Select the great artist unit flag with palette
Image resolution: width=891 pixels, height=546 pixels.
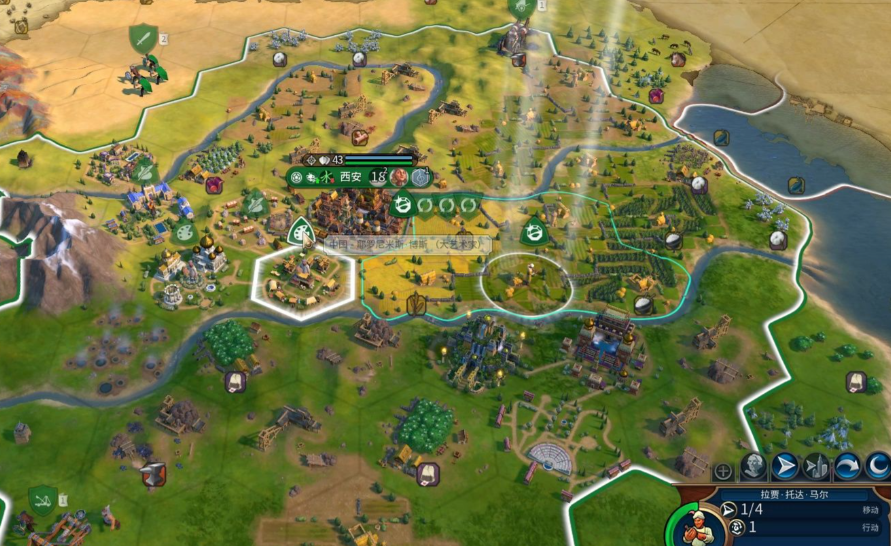point(301,234)
